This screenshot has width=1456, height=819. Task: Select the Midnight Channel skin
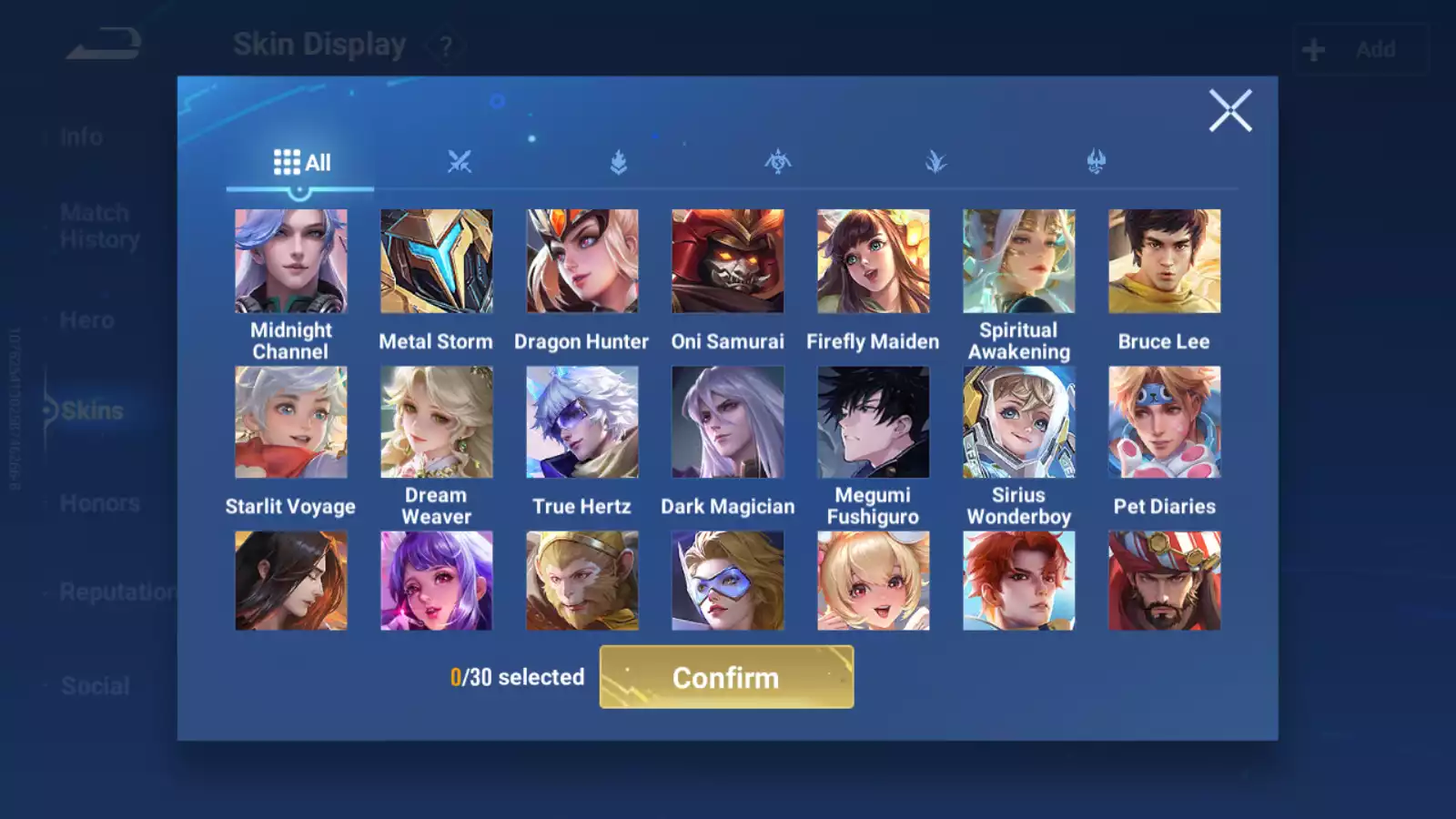pos(291,261)
